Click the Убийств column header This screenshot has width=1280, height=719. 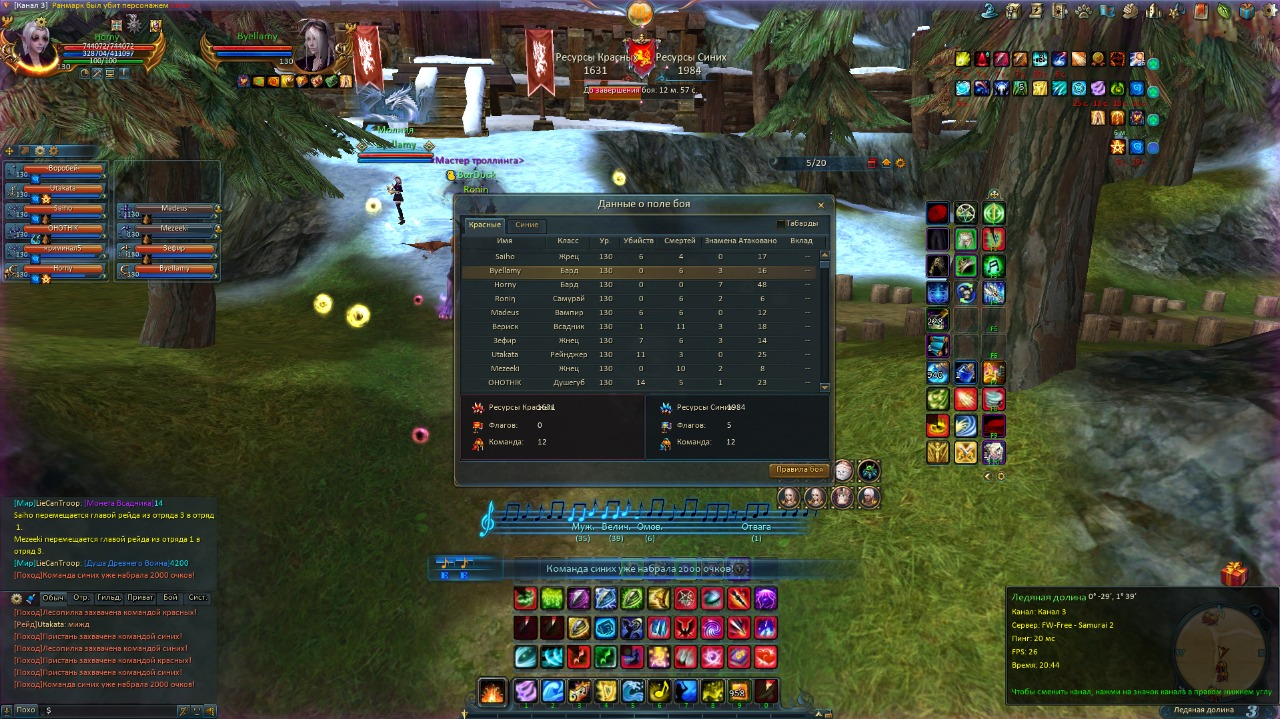pyautogui.click(x=638, y=241)
